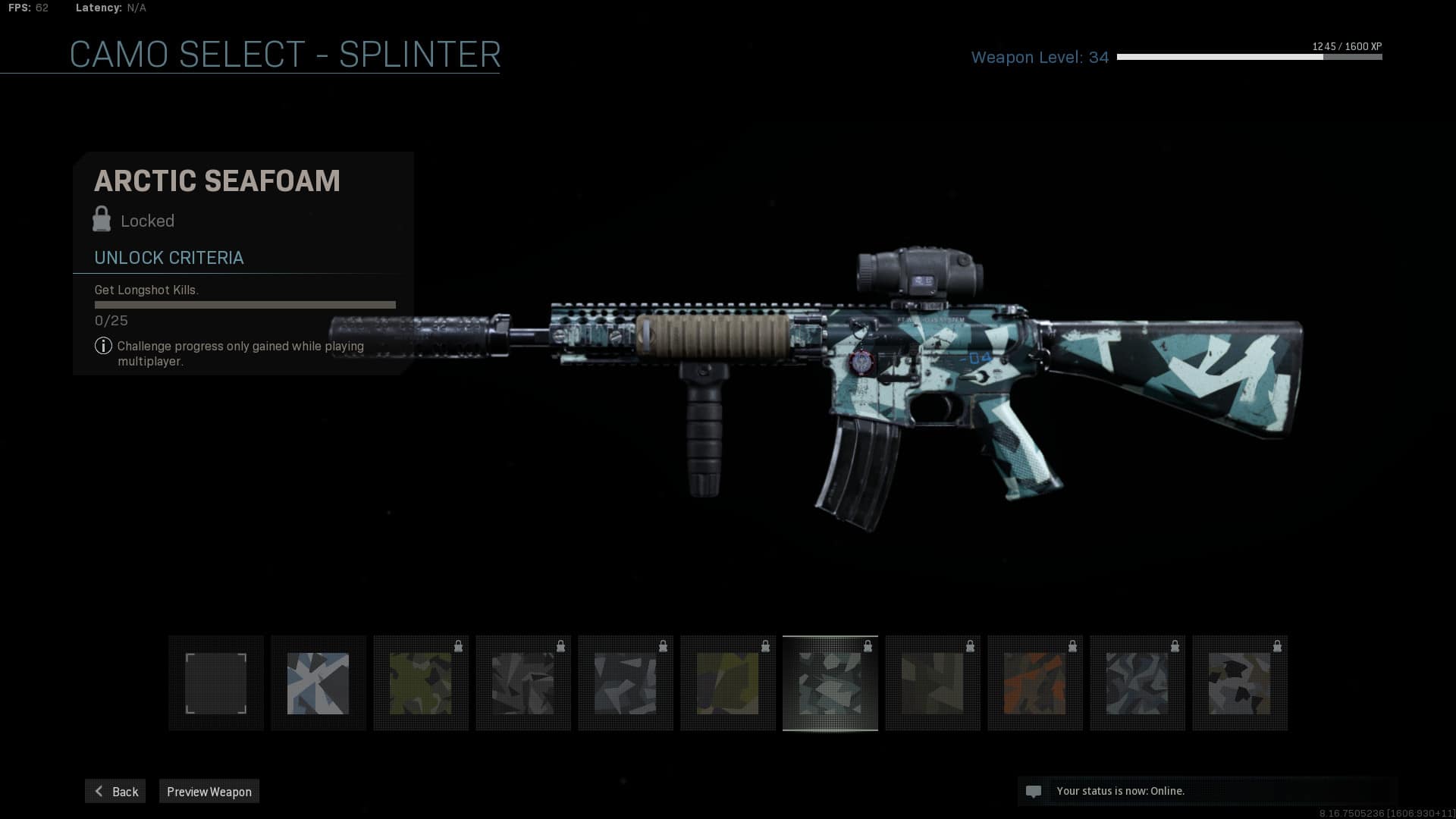Select the highlighted Arctic Seafoam camo tile
Viewport: 1456px width, 819px height.
[x=830, y=683]
